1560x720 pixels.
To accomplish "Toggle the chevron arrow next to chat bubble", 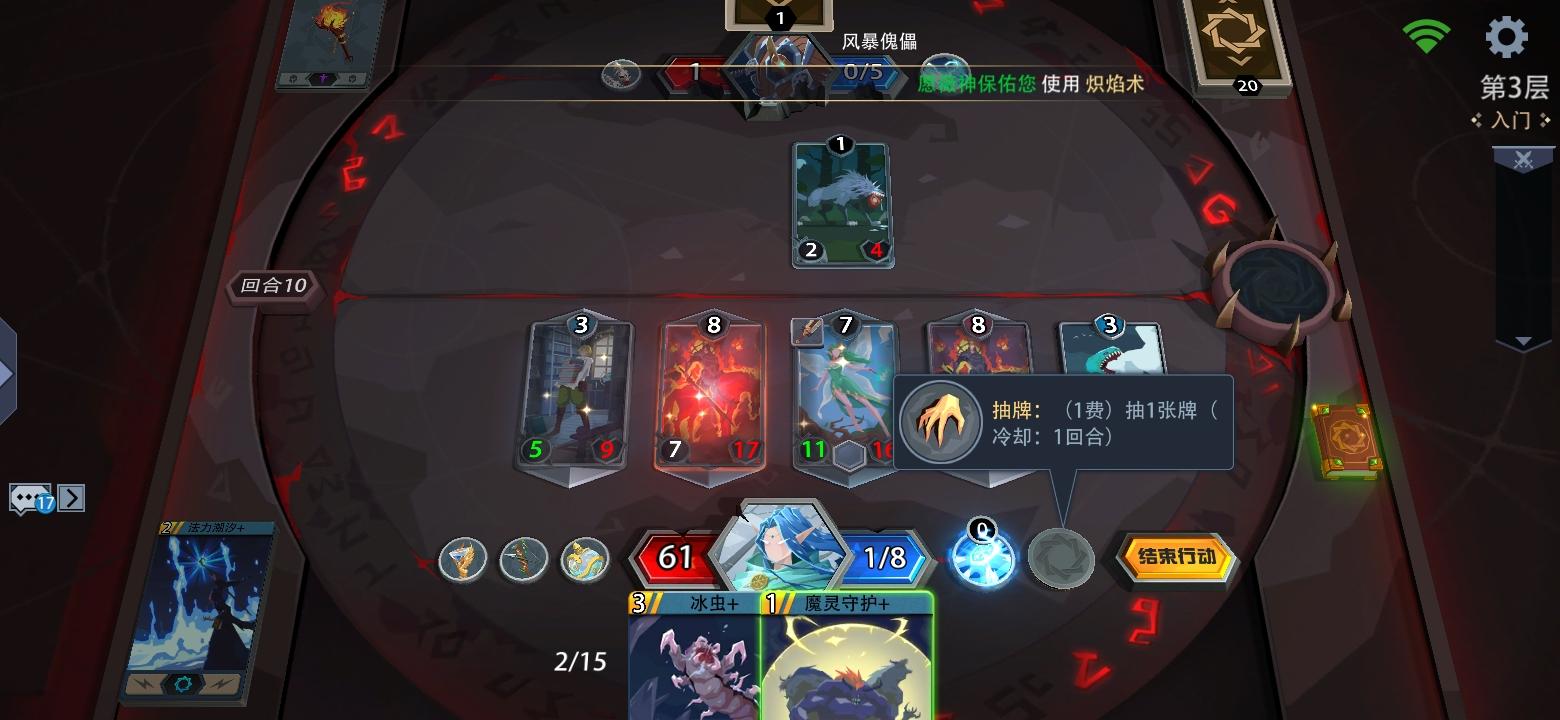I will (x=69, y=497).
